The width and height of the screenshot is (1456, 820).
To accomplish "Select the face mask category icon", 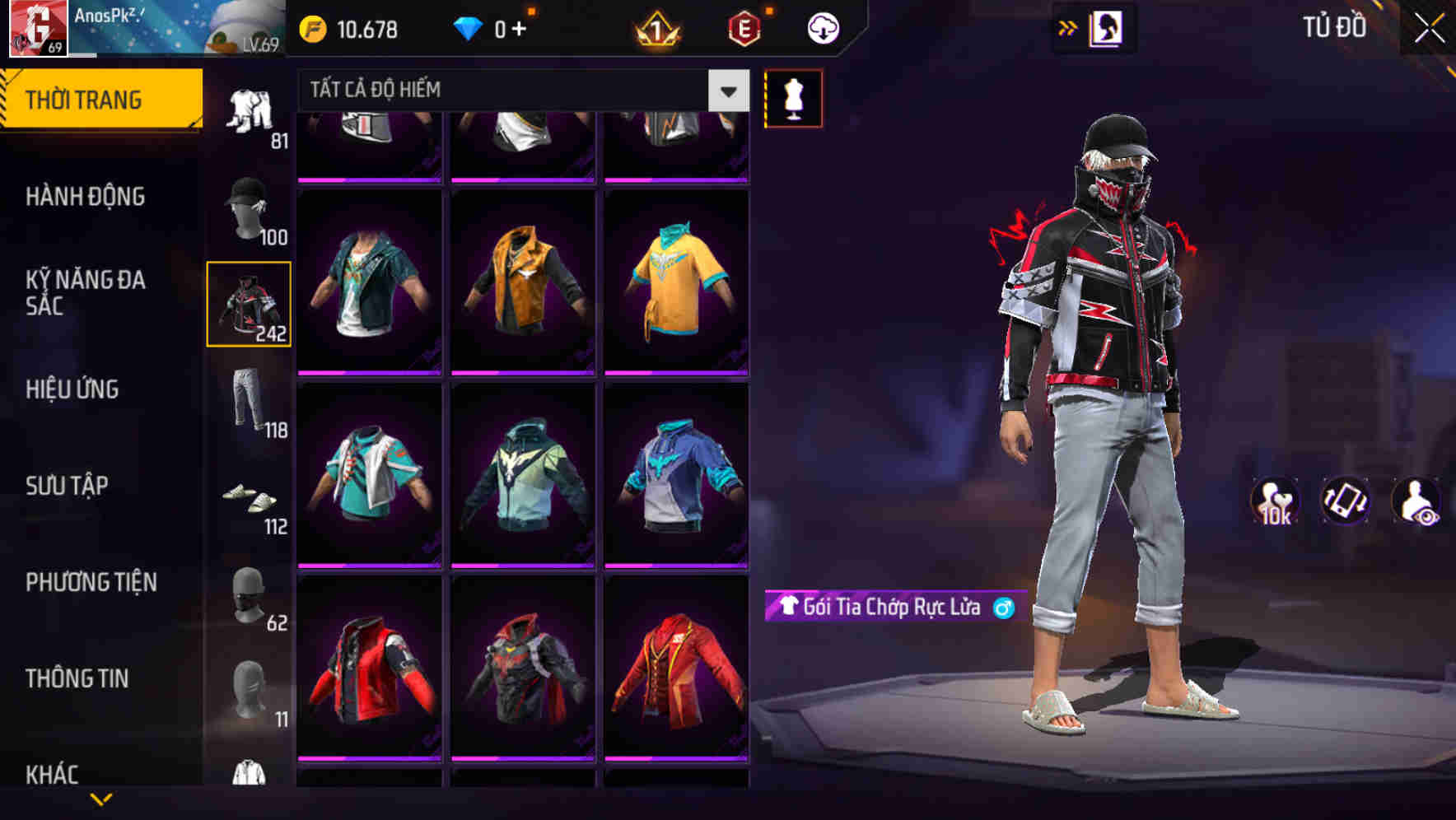I will pyautogui.click(x=250, y=597).
